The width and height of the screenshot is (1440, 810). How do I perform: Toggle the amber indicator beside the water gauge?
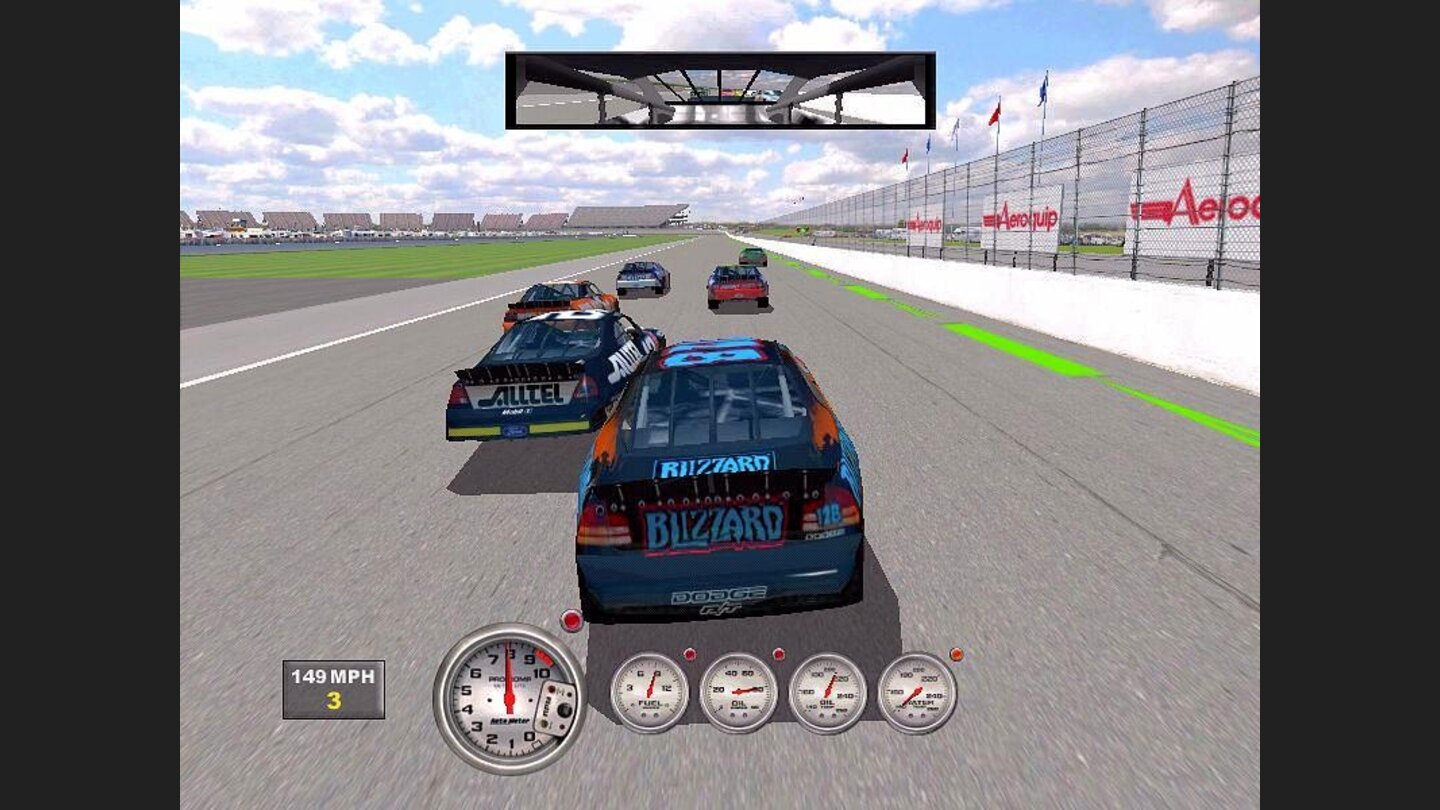tap(959, 652)
